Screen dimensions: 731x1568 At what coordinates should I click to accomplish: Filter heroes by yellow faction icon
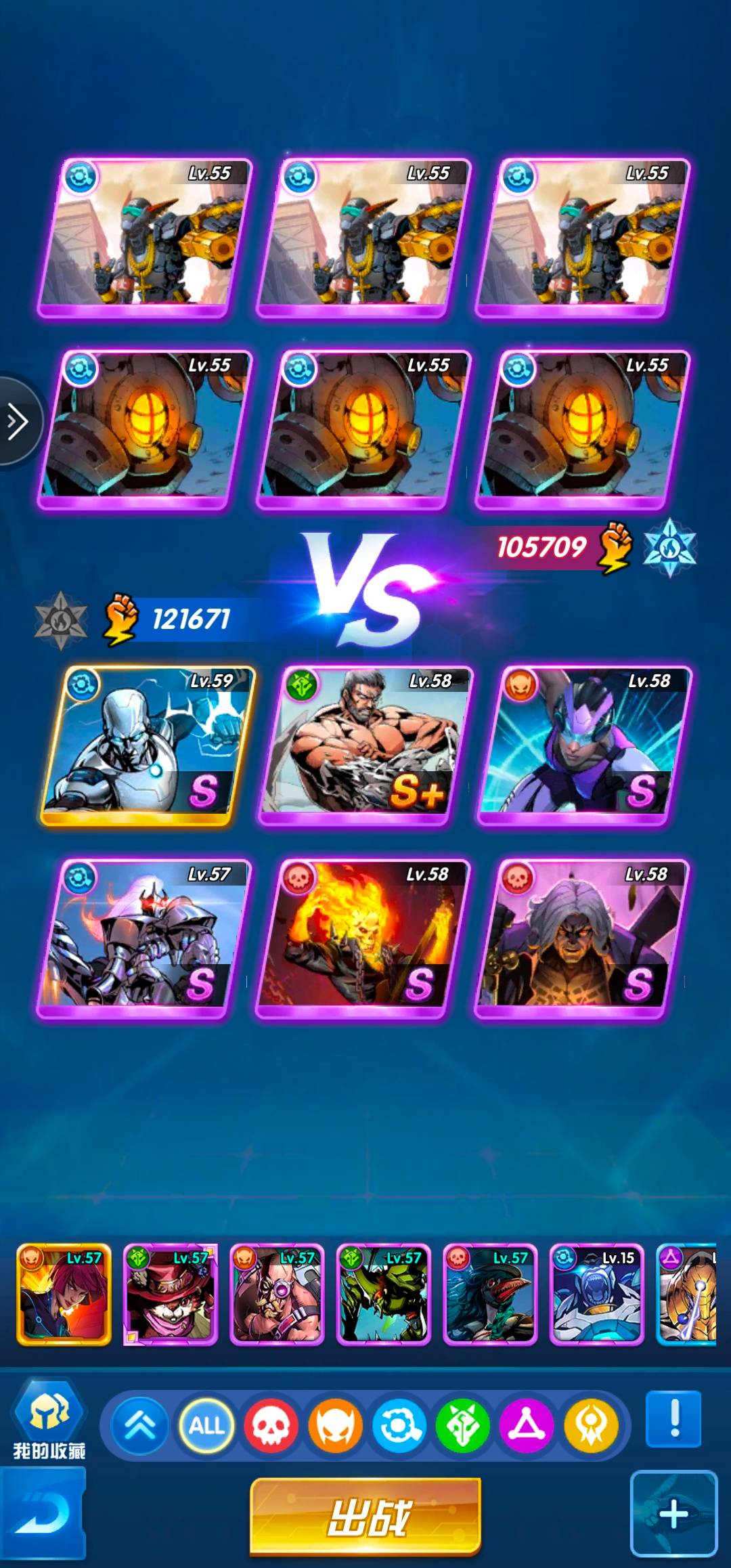(591, 1426)
